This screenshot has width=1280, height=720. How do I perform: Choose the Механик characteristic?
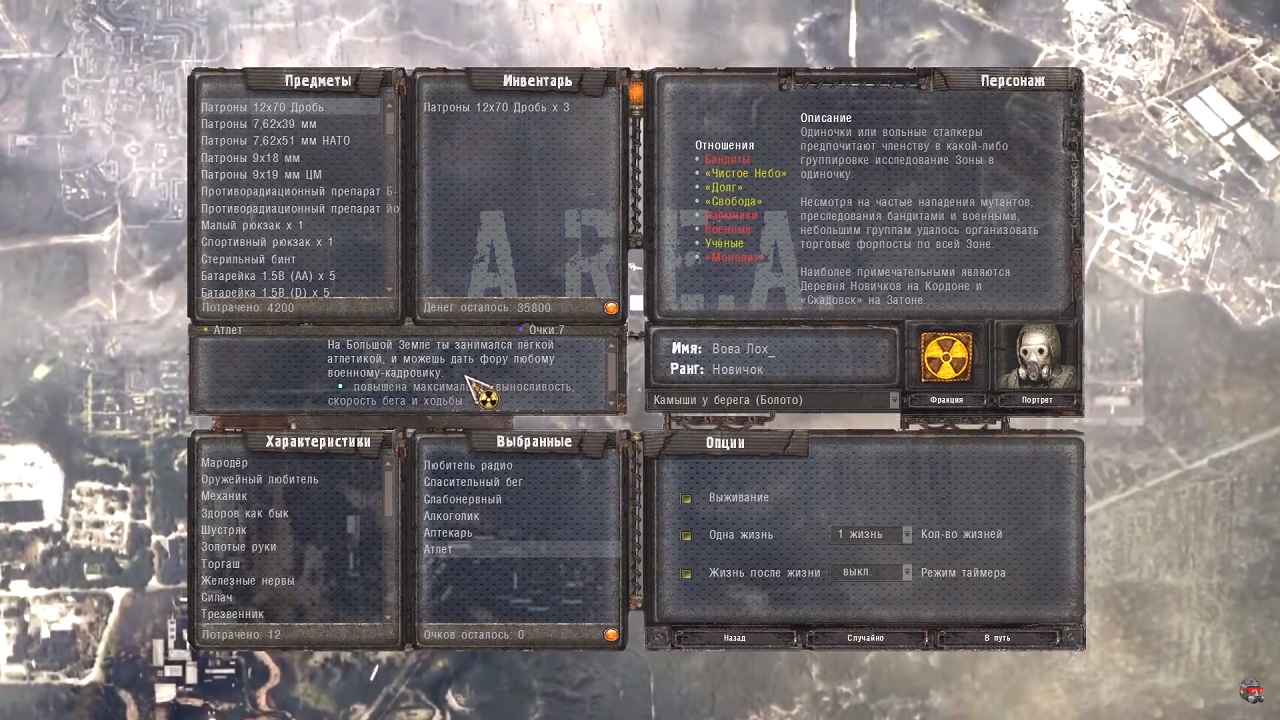[x=224, y=496]
